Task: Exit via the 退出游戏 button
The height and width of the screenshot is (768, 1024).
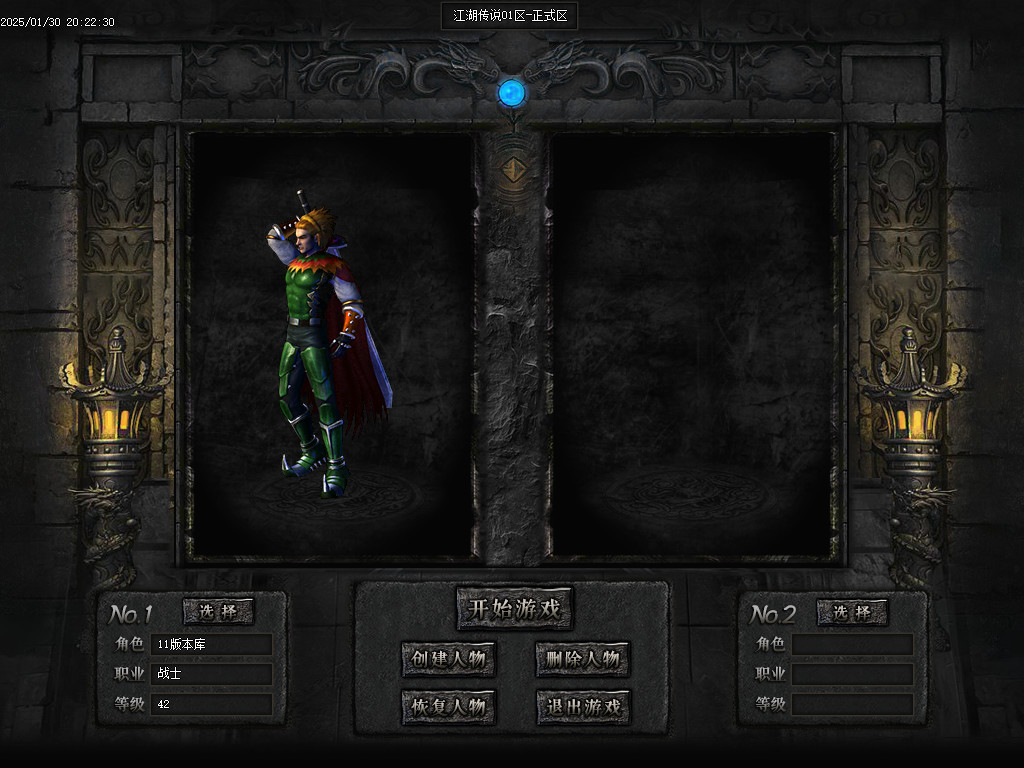Action: click(x=583, y=708)
